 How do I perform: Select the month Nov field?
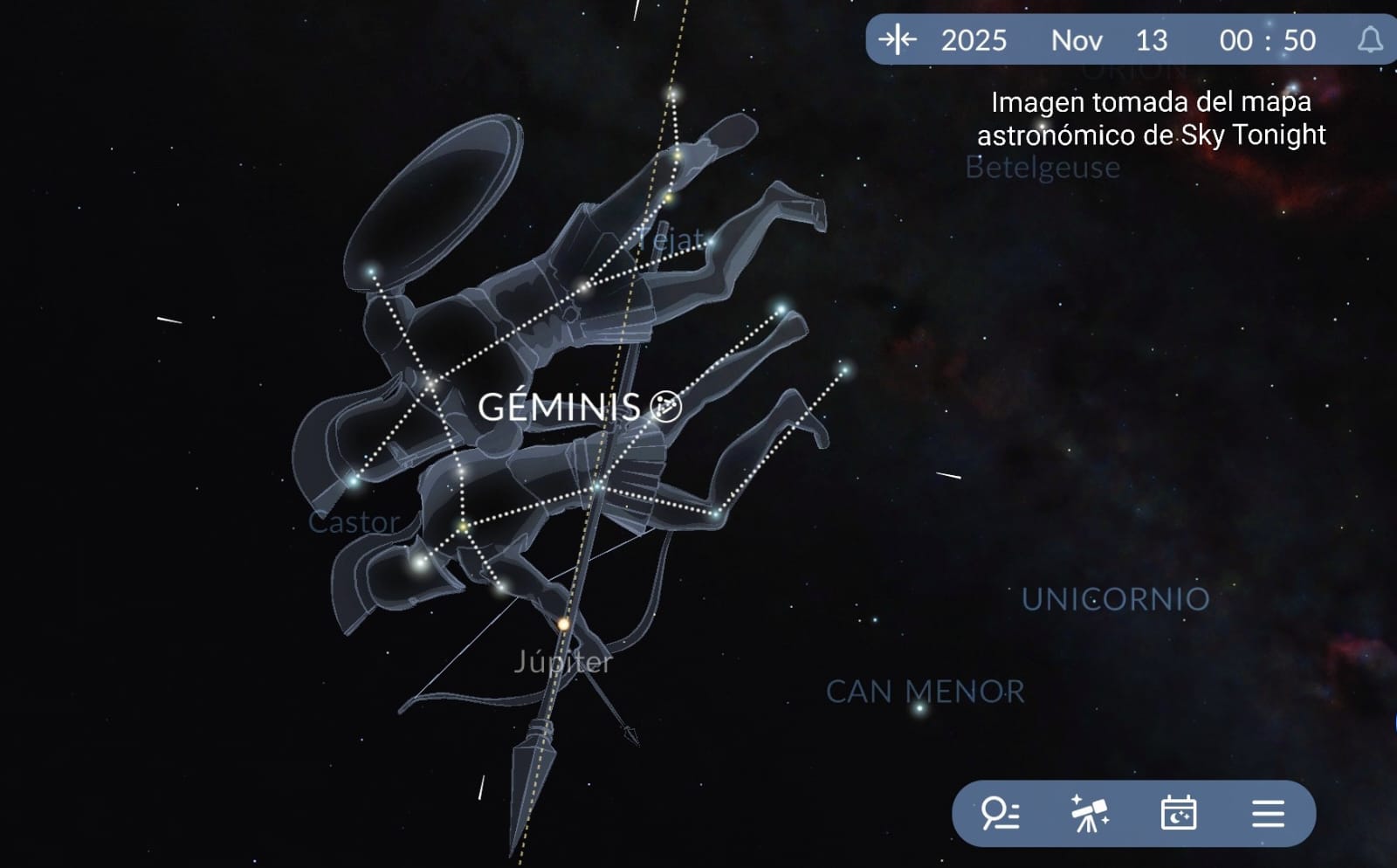(1077, 40)
